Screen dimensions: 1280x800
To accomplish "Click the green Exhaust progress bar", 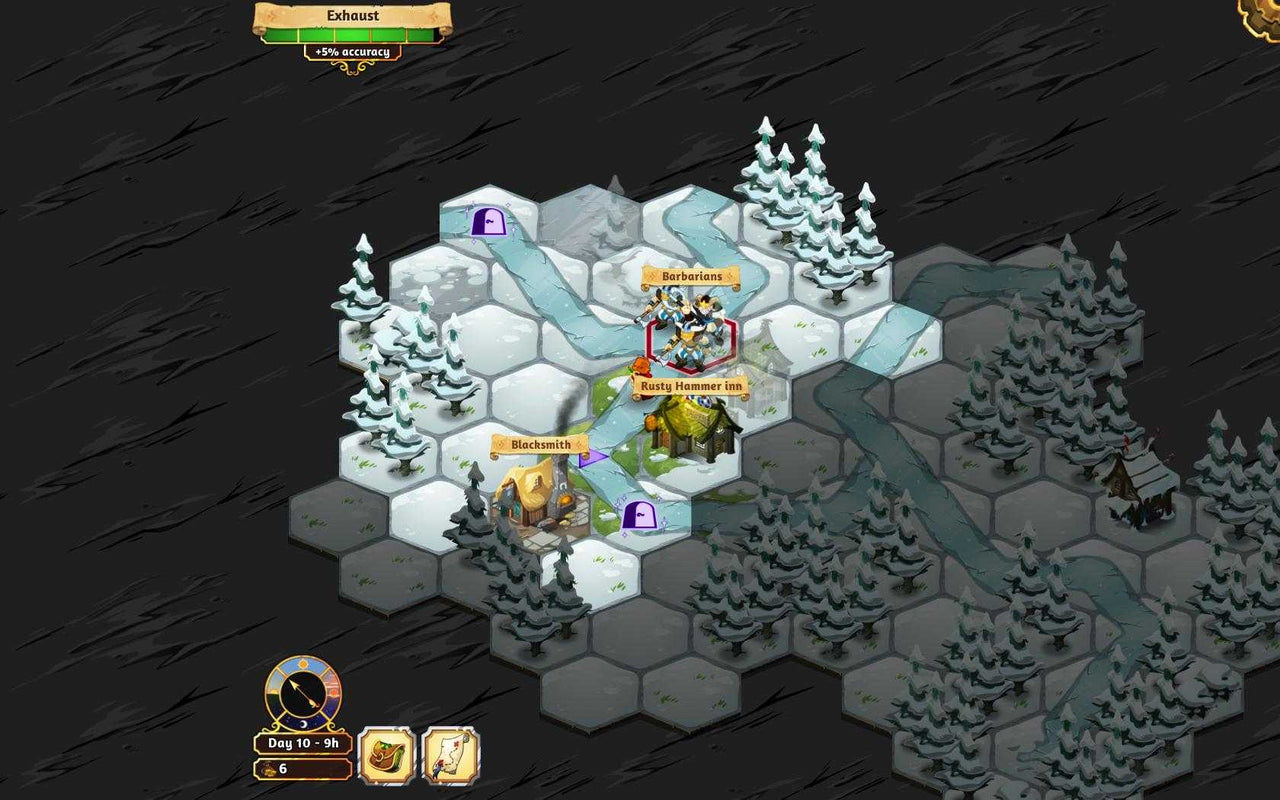I will coord(350,33).
